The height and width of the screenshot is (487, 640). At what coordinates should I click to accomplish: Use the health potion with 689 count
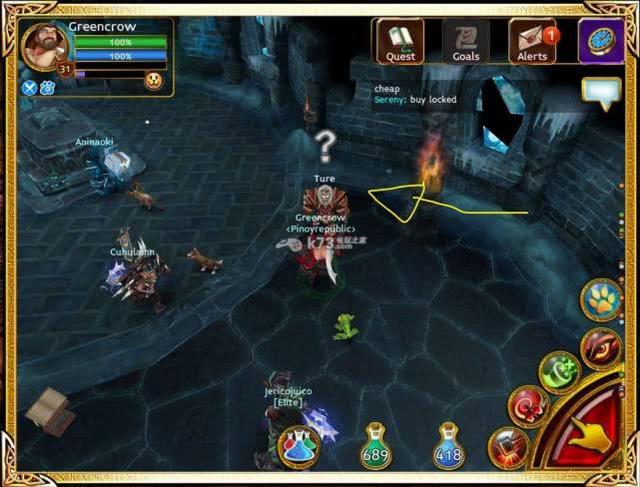376,445
